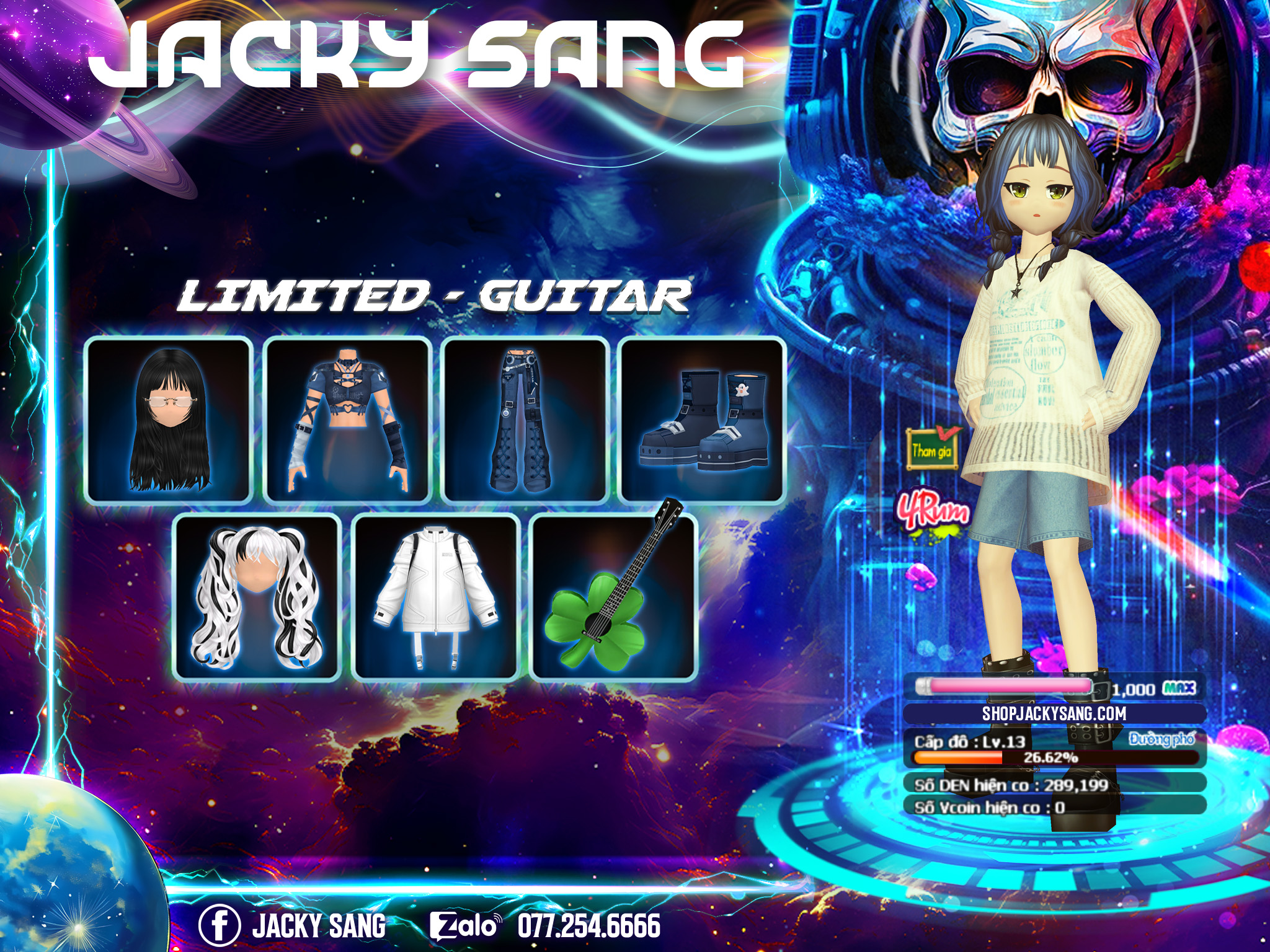Click the Tham gia chalkboard button
The height and width of the screenshot is (952, 1270).
931,448
